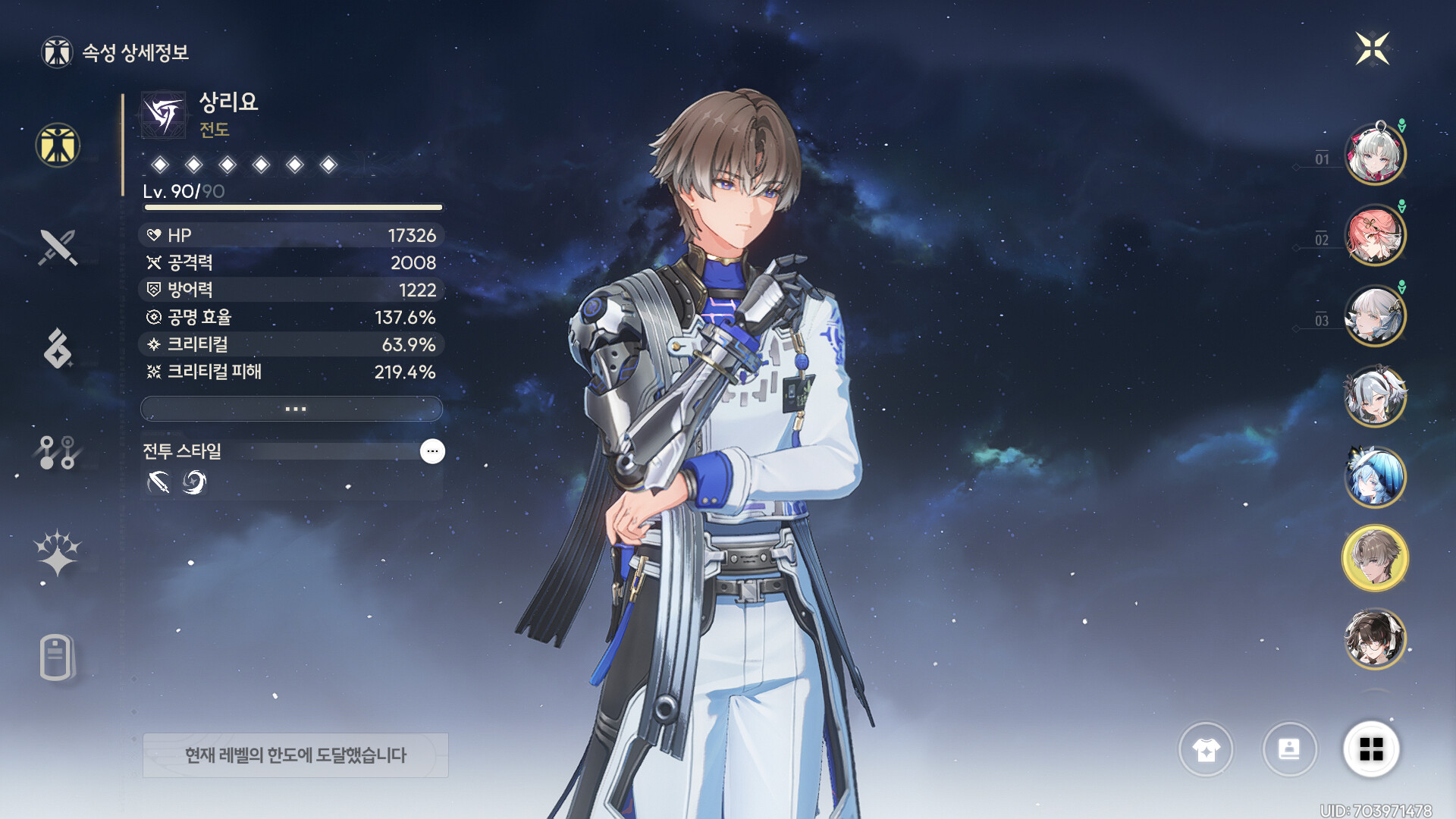Open the Resonance Chain tab
The height and width of the screenshot is (819, 1456).
pos(58,553)
